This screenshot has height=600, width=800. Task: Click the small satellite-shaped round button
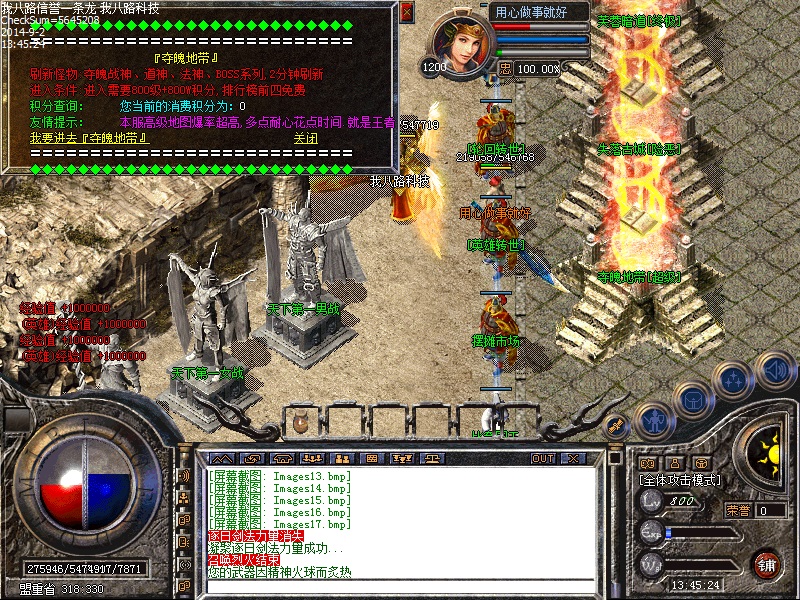pyautogui.click(x=617, y=424)
